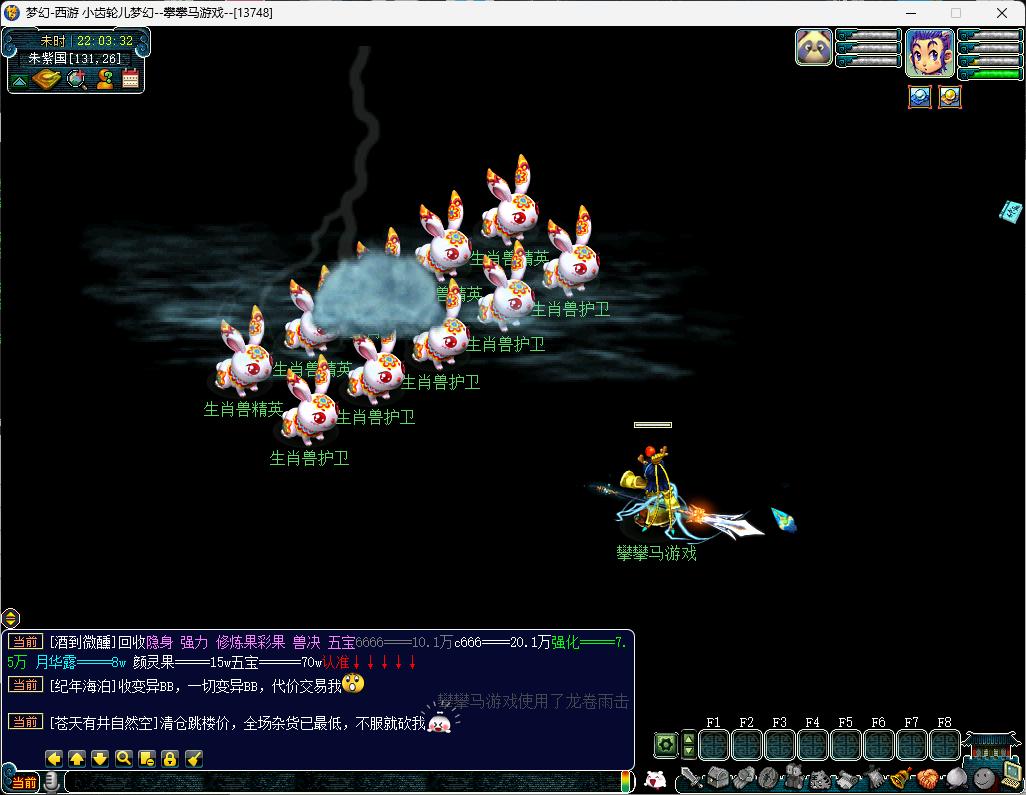
Task: Toggle the microphone voice input
Action: coord(50,782)
